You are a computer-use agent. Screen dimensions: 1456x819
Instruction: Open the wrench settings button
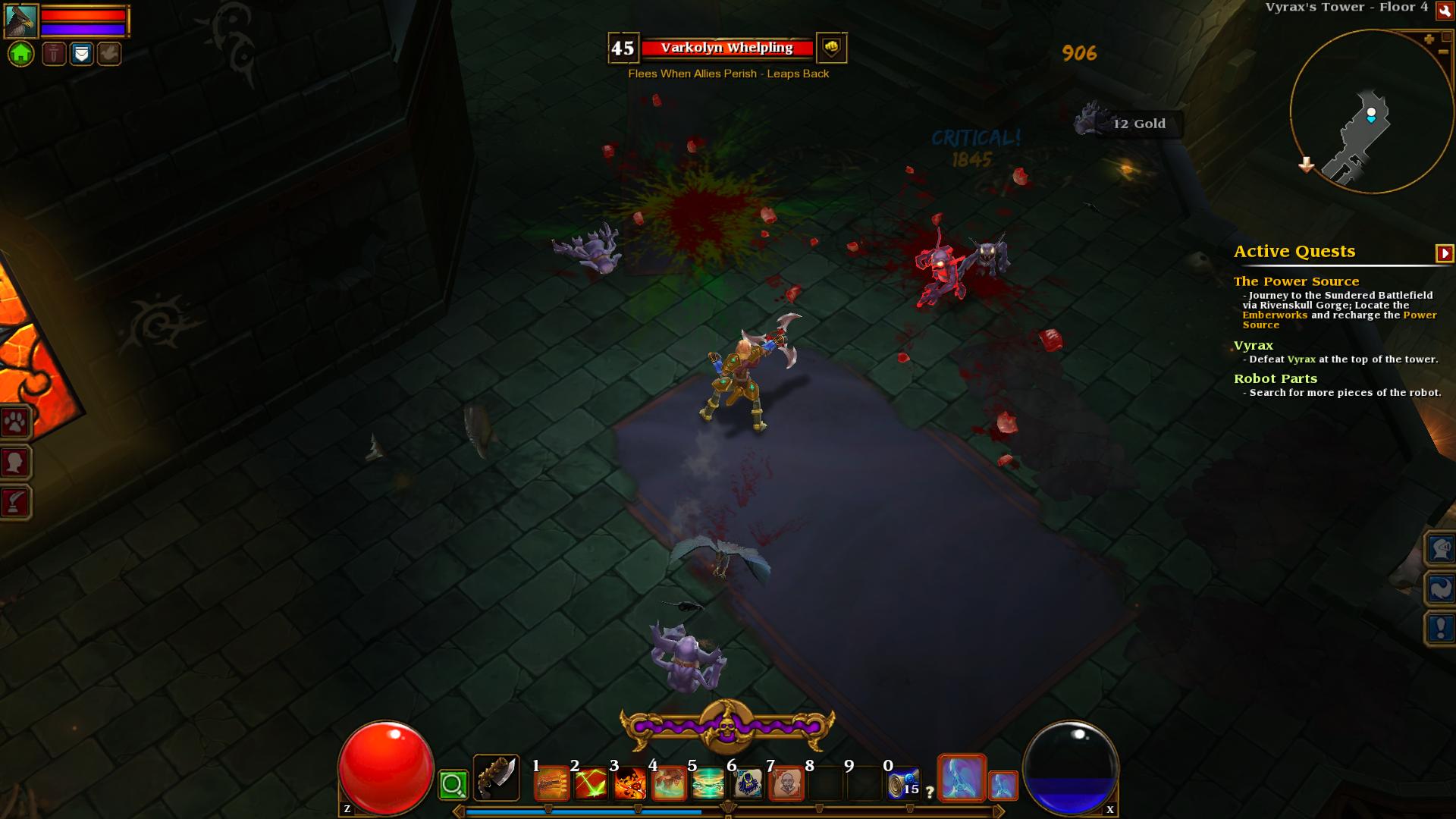click(x=1445, y=10)
